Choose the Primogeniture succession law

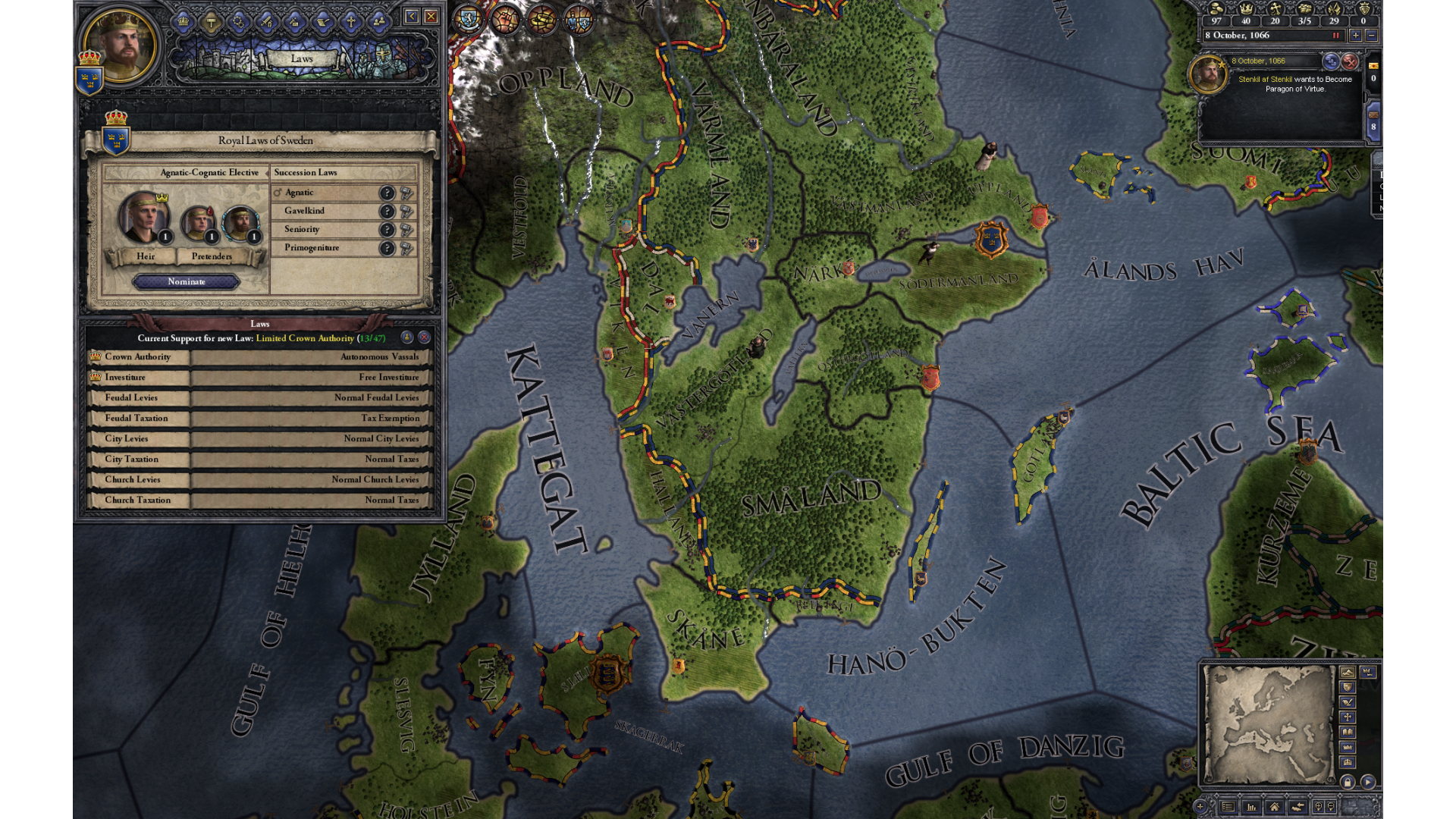[x=326, y=248]
